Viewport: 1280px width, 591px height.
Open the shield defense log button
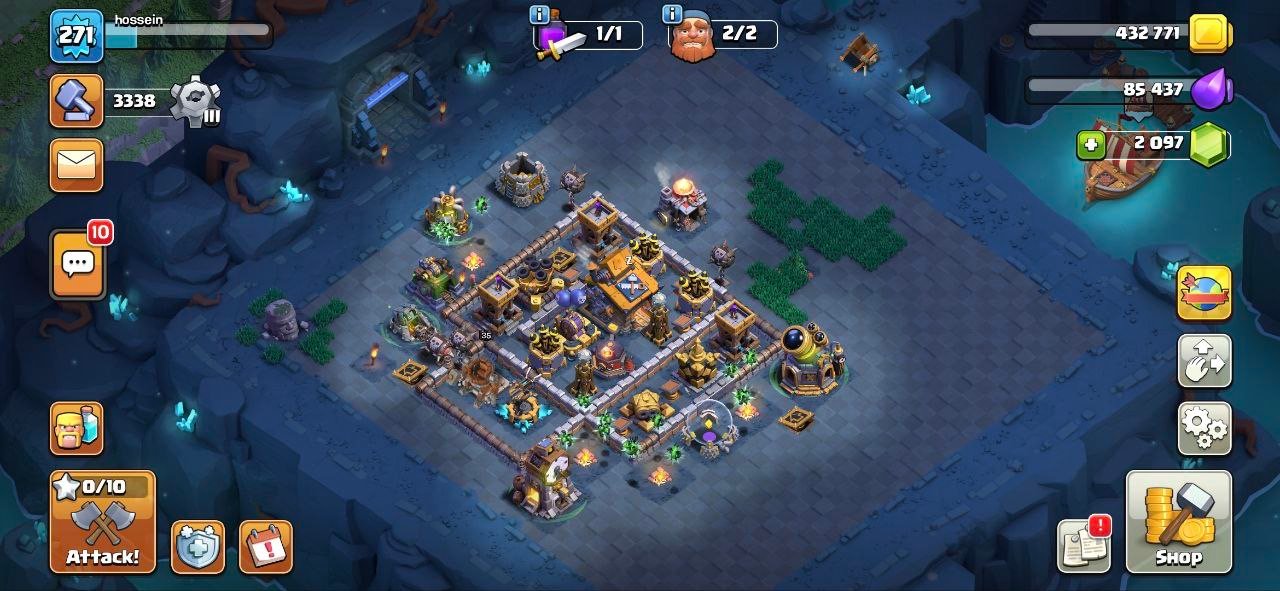pyautogui.click(x=197, y=547)
